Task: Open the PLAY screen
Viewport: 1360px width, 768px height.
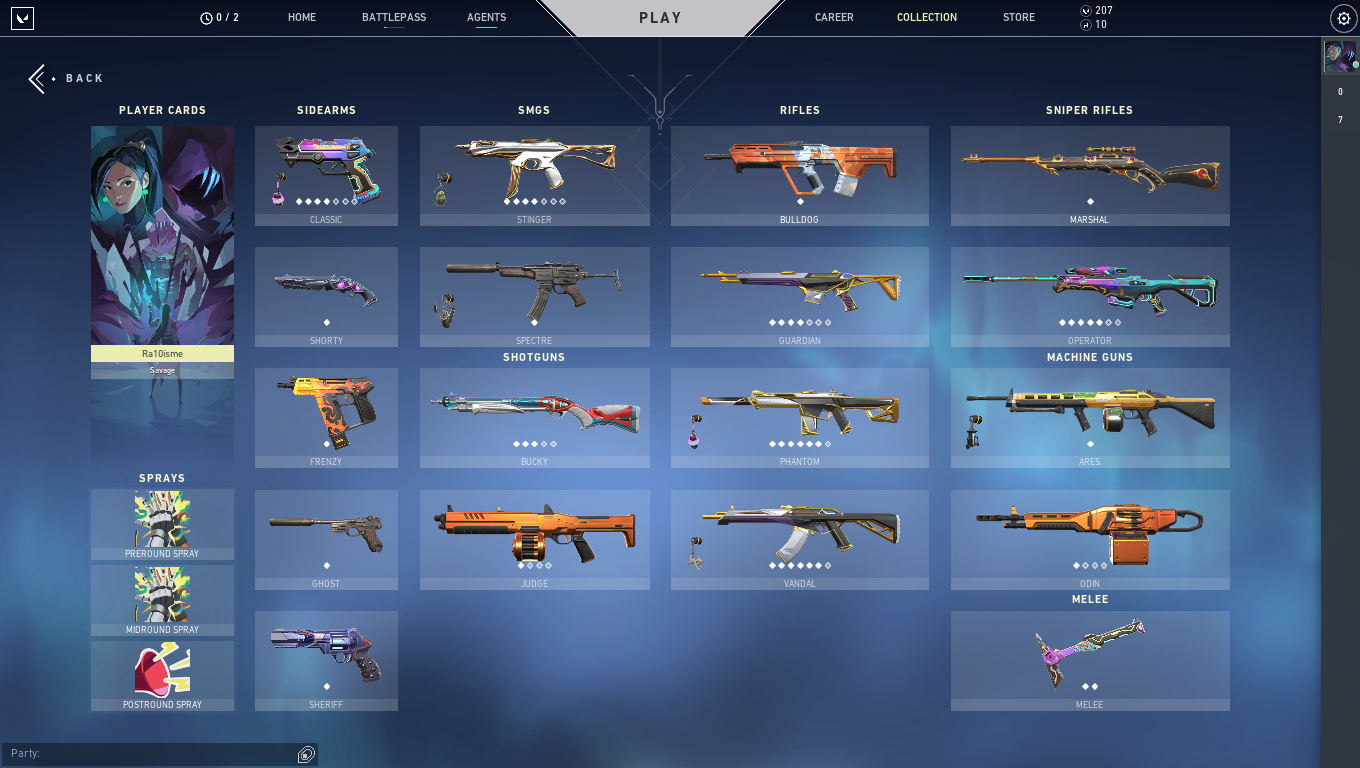Action: (660, 17)
